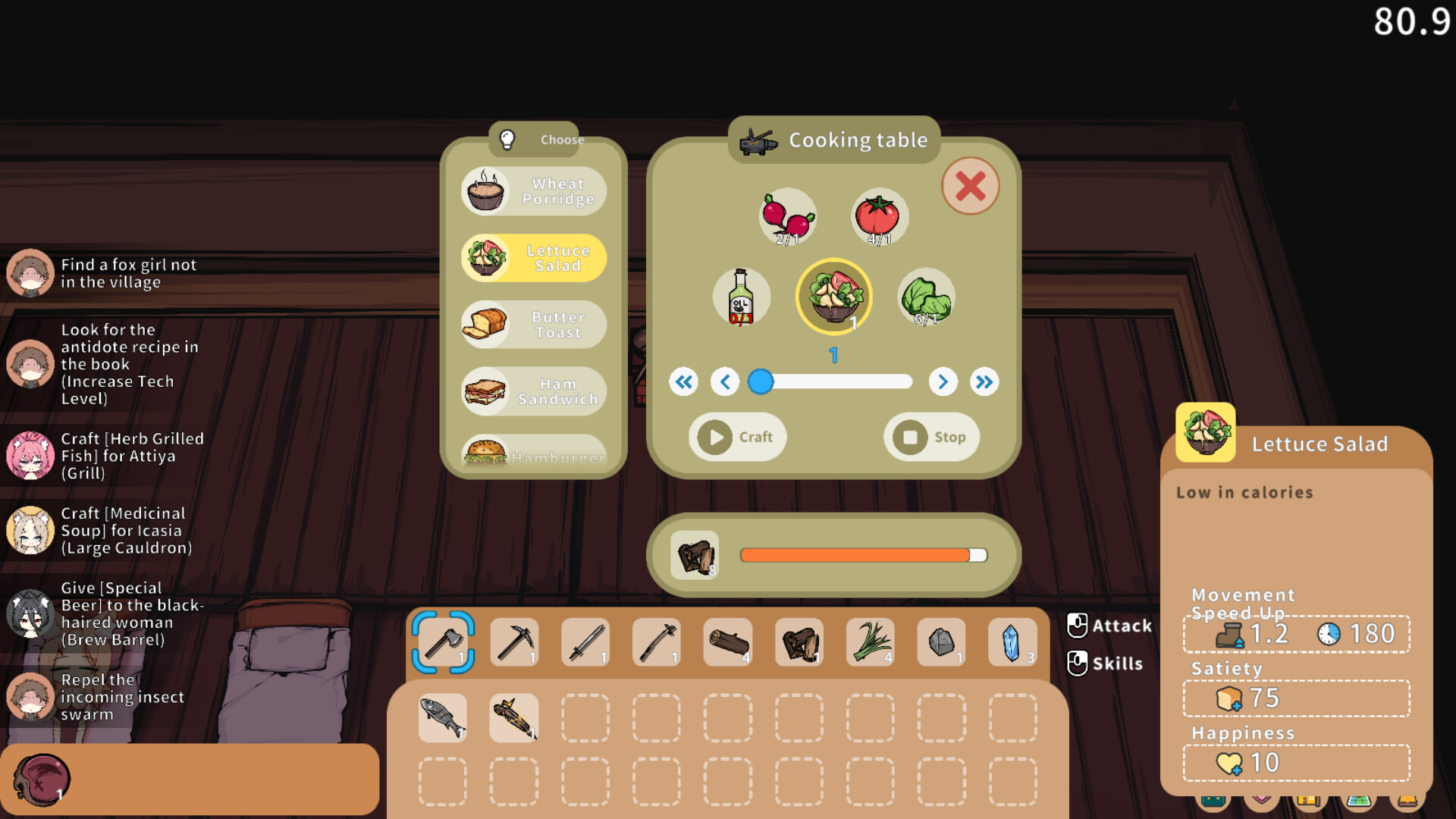This screenshot has height=819, width=1456.
Task: Close the Cooking table window
Action: (970, 186)
